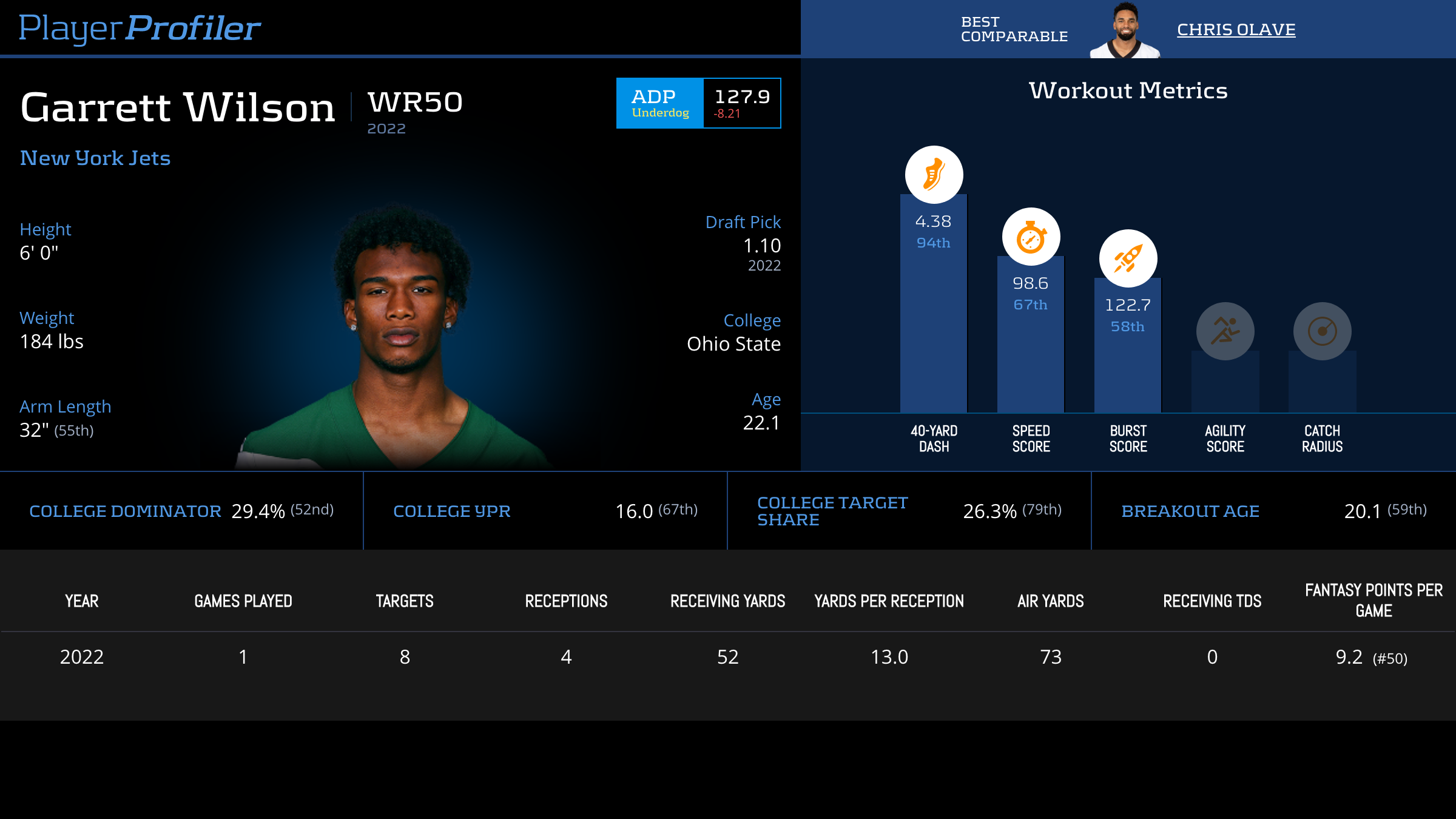
Task: Open the Chris Olave comparable link
Action: click(1236, 30)
